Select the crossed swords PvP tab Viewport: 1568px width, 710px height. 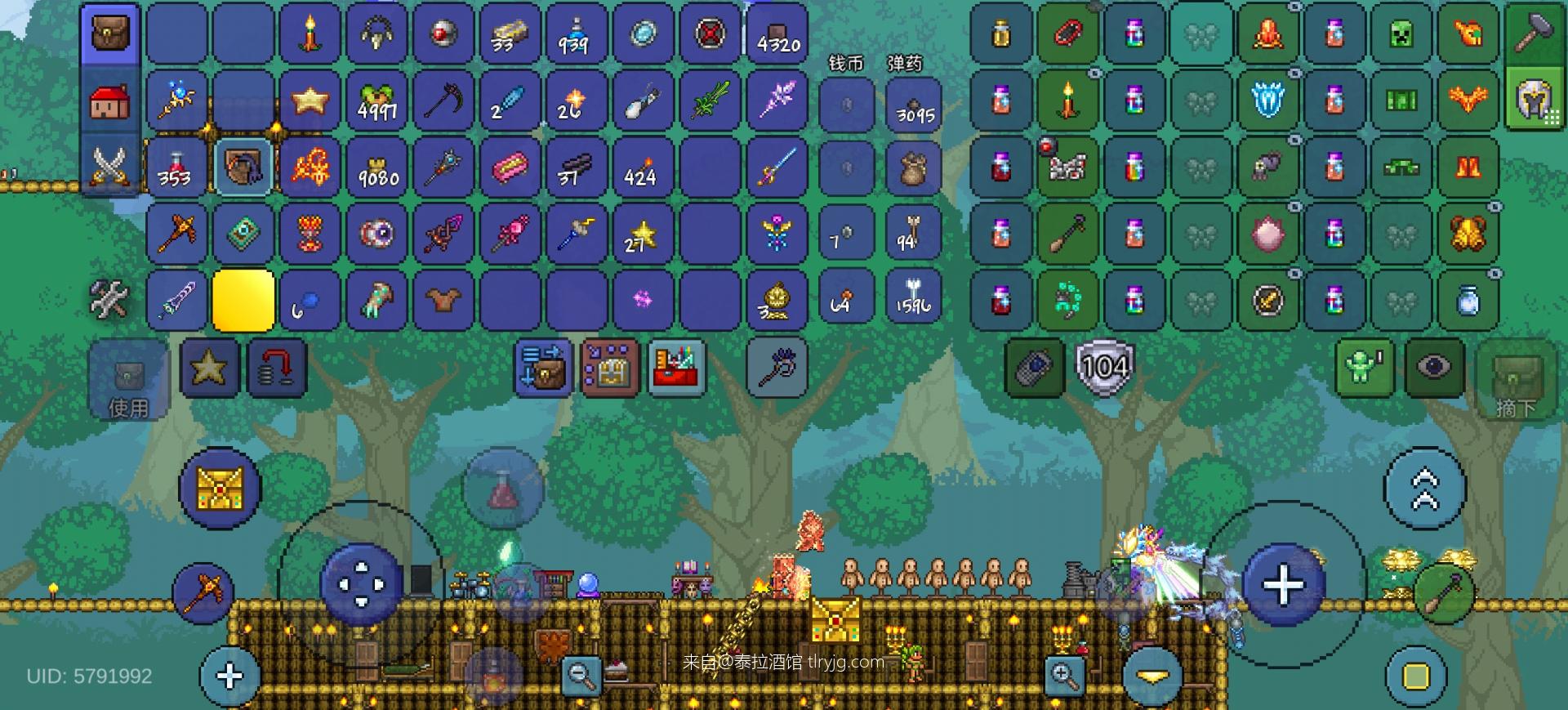(110, 166)
